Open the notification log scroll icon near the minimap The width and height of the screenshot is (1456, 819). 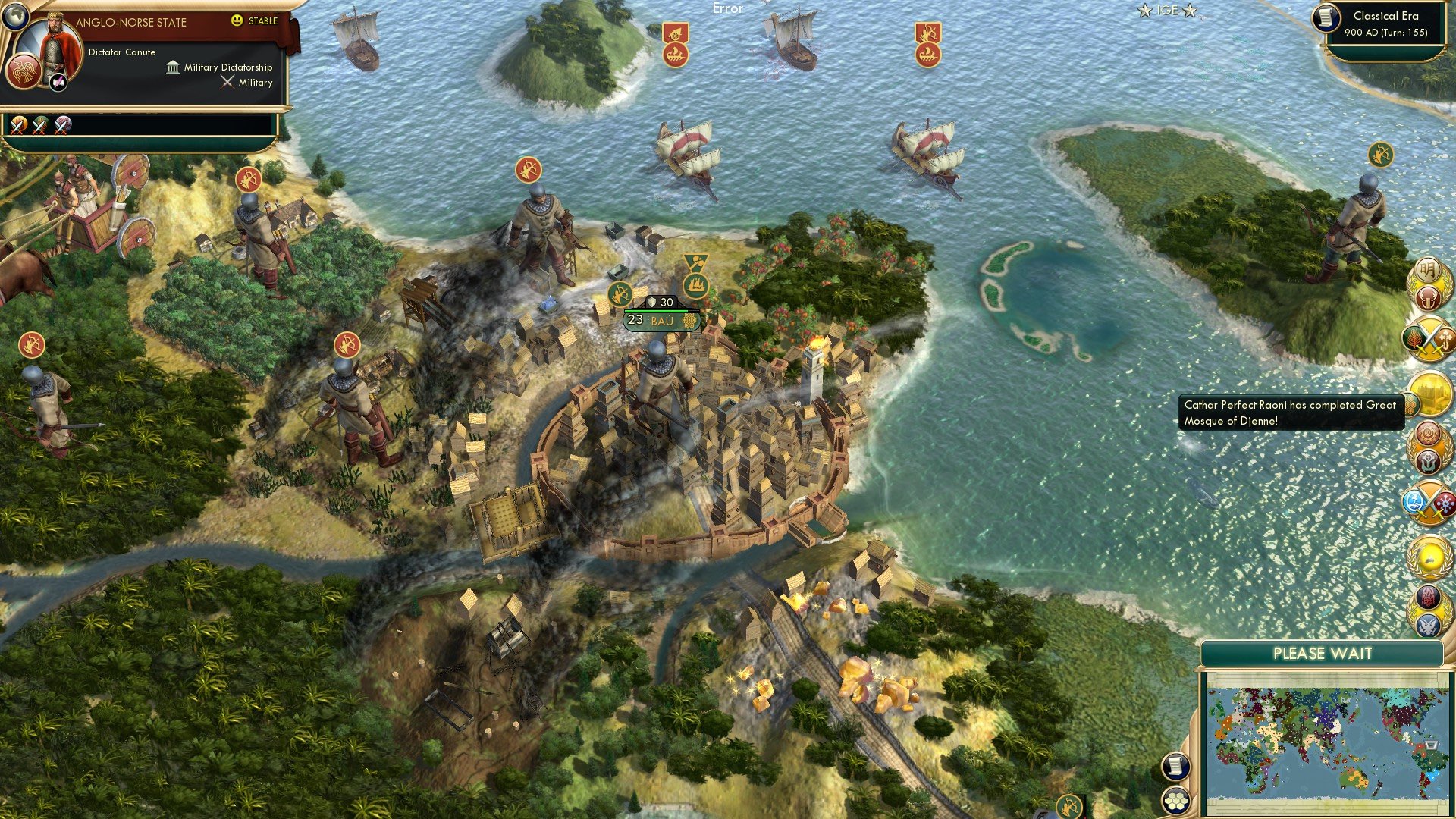coord(1178,767)
